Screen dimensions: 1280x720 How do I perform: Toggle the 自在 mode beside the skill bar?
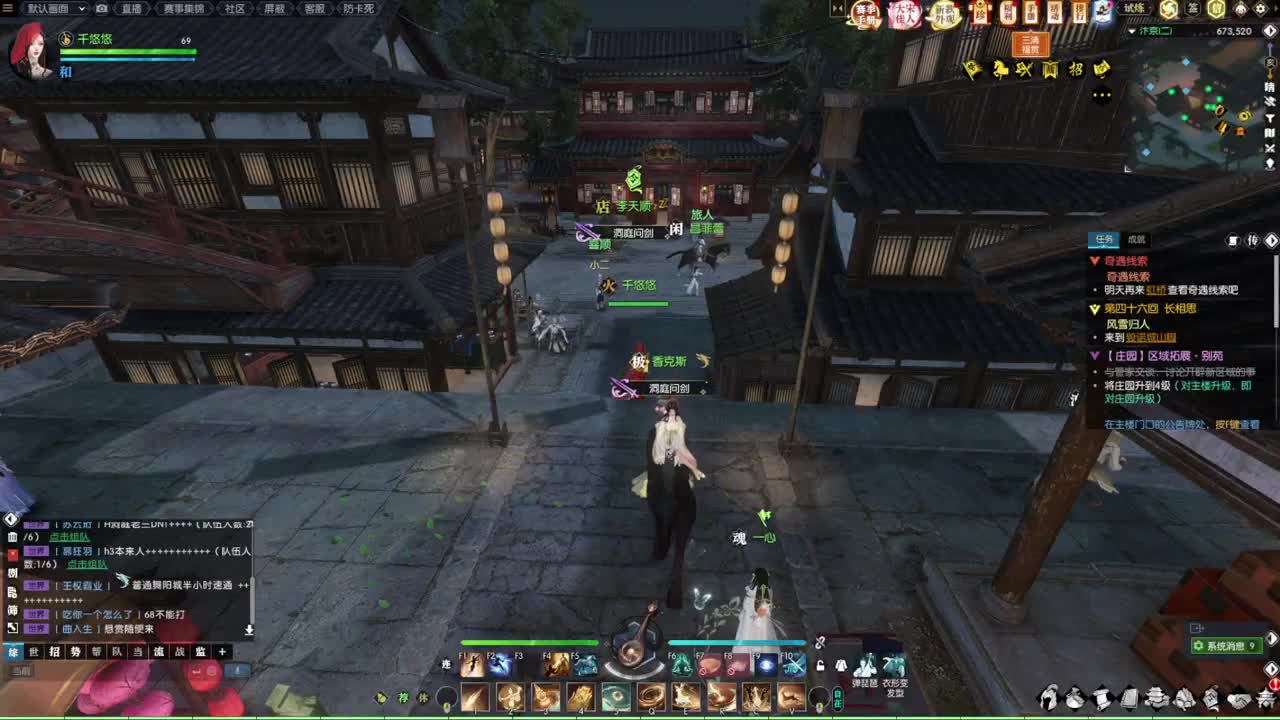click(837, 699)
